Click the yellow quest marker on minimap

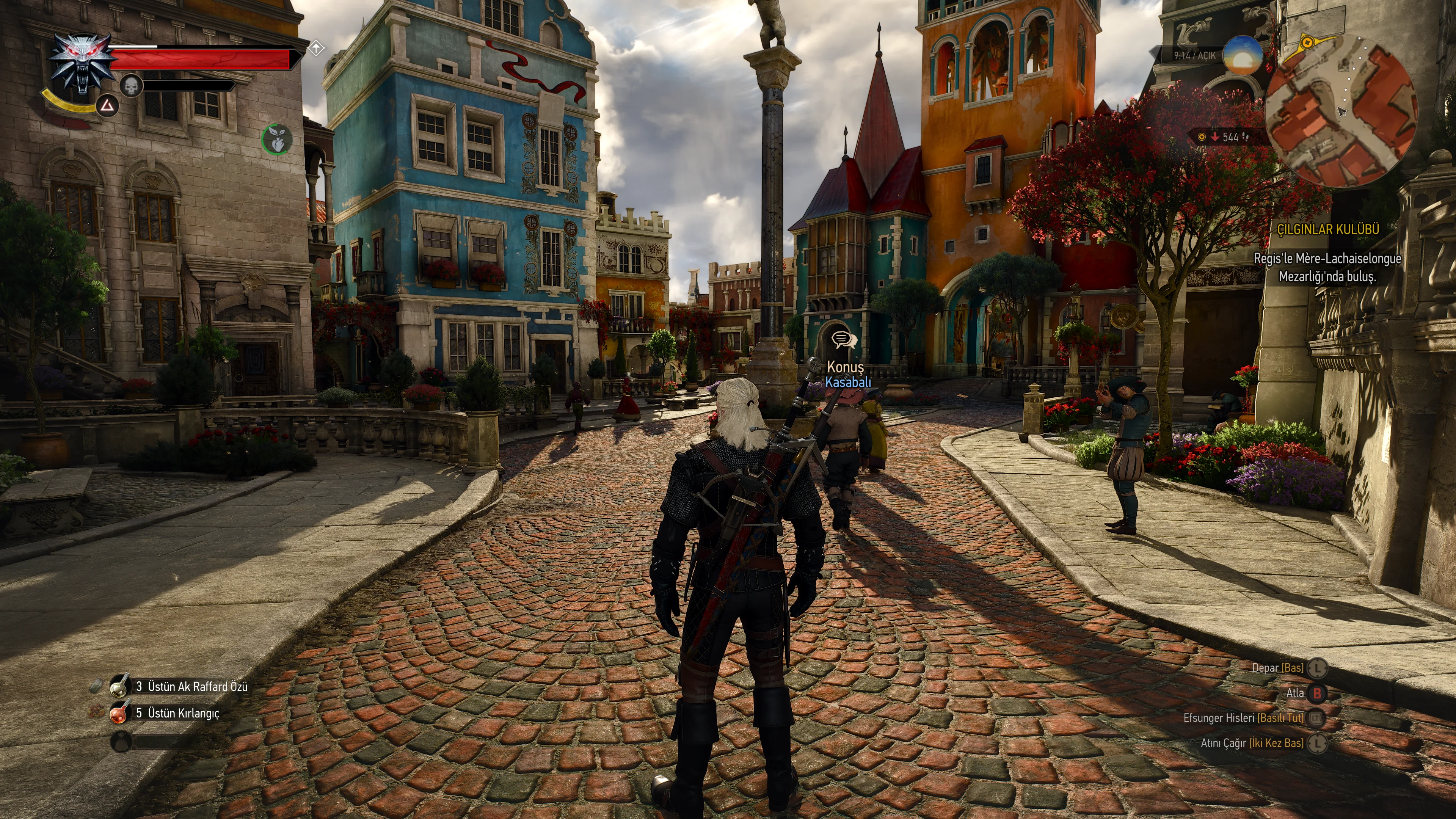[1308, 42]
